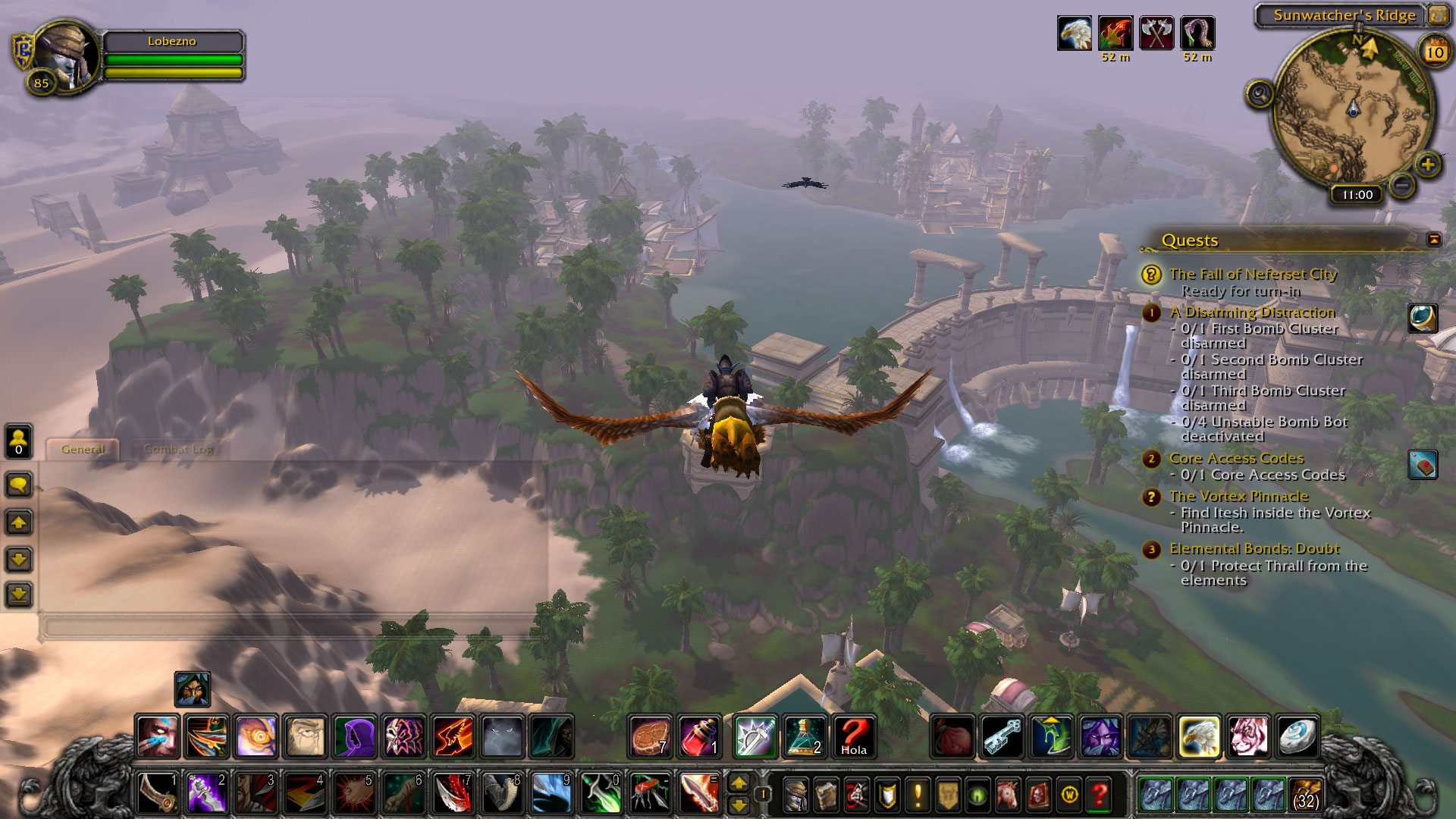The height and width of the screenshot is (819, 1456).
Task: Use the red potion with count 1
Action: click(699, 736)
